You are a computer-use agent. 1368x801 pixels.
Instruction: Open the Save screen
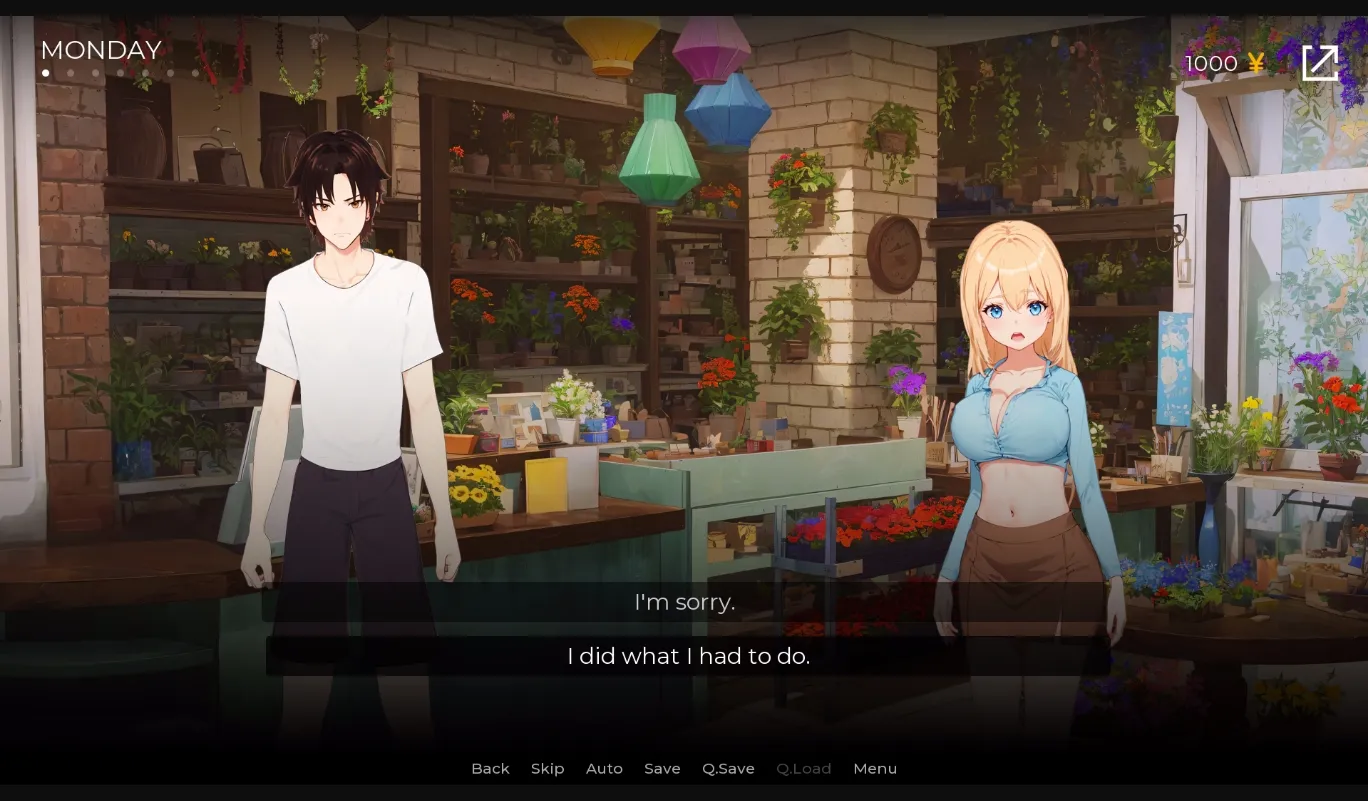point(662,768)
